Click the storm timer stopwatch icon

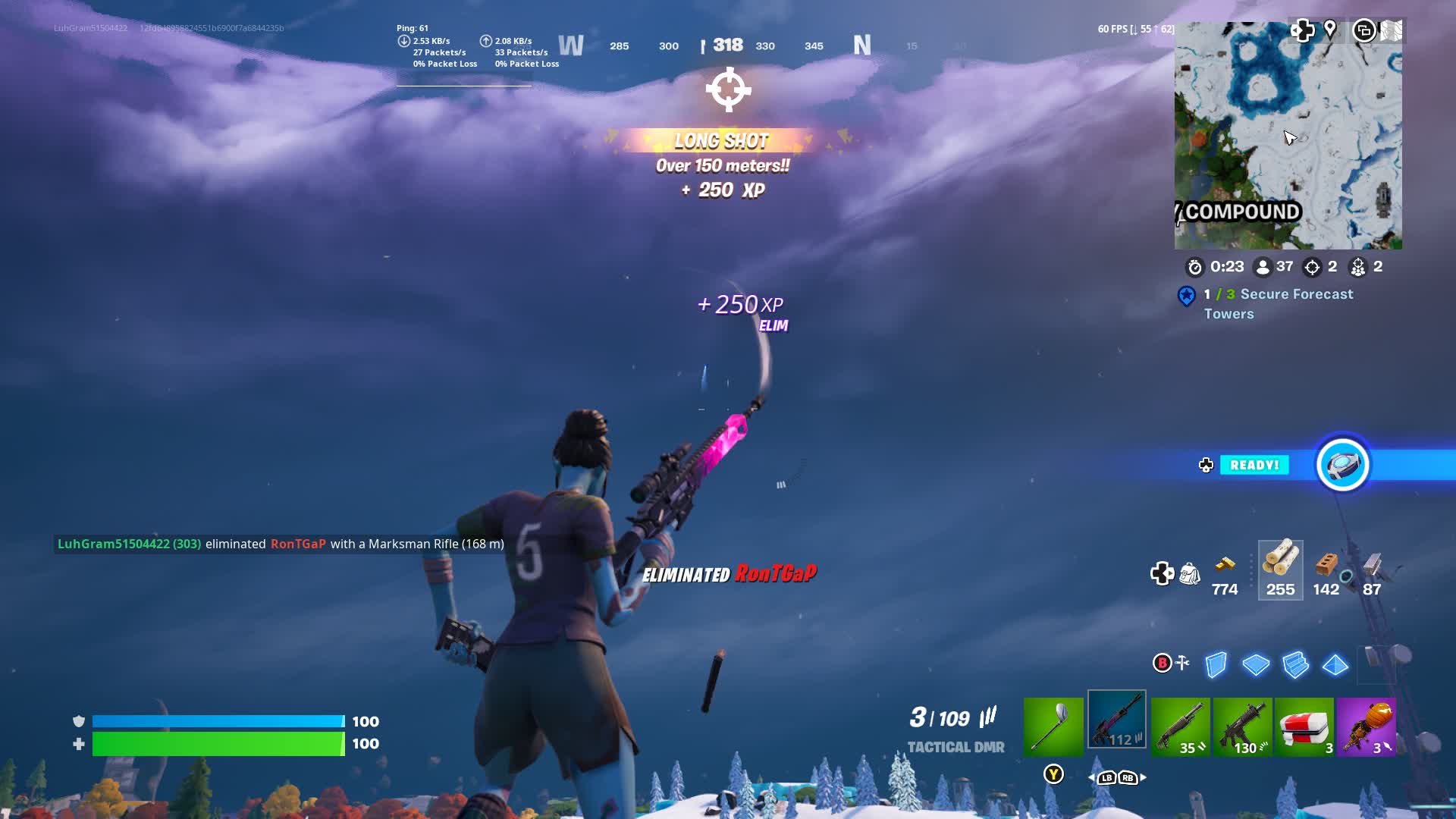[x=1197, y=267]
